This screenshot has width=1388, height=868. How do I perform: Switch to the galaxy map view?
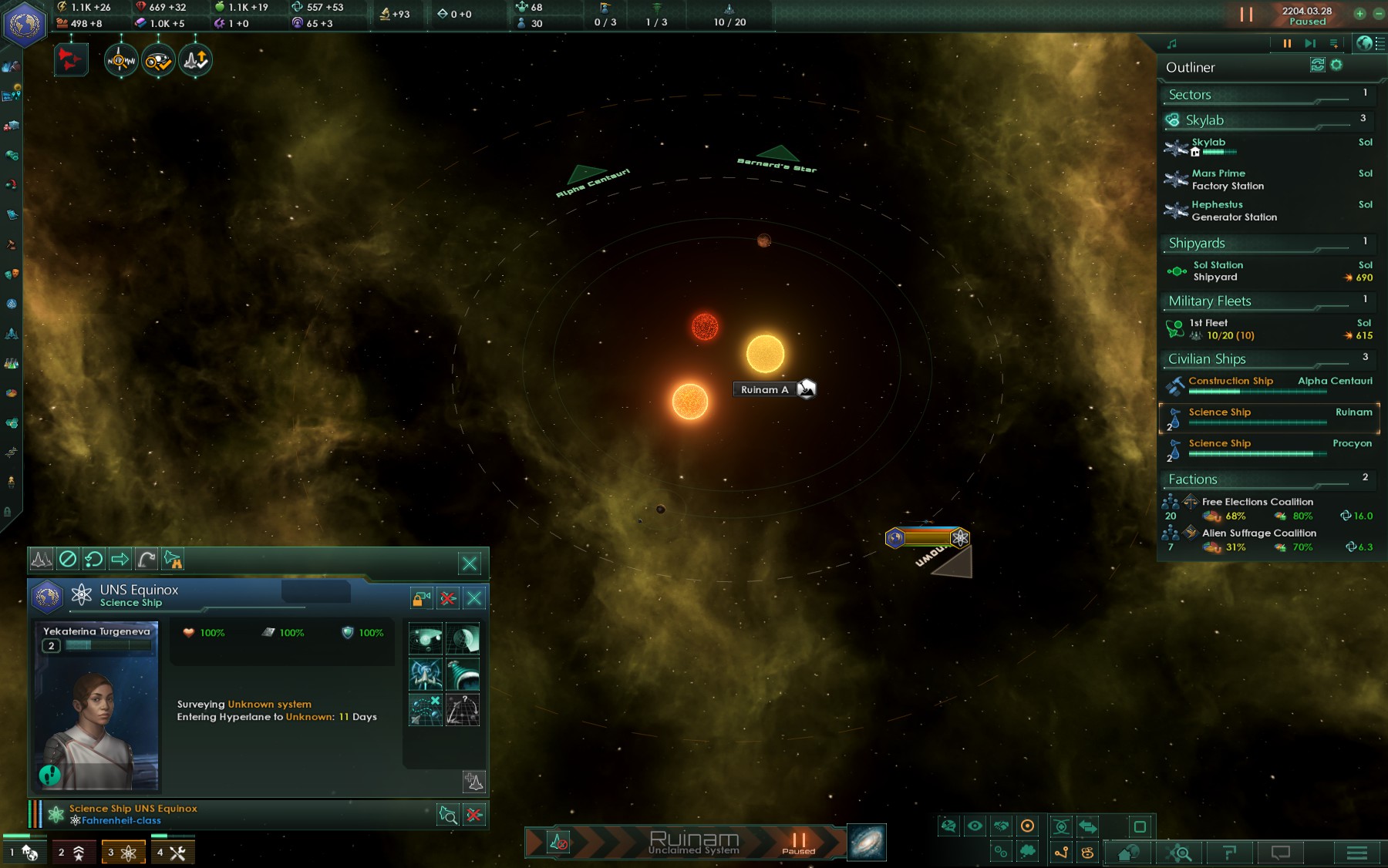point(867,842)
